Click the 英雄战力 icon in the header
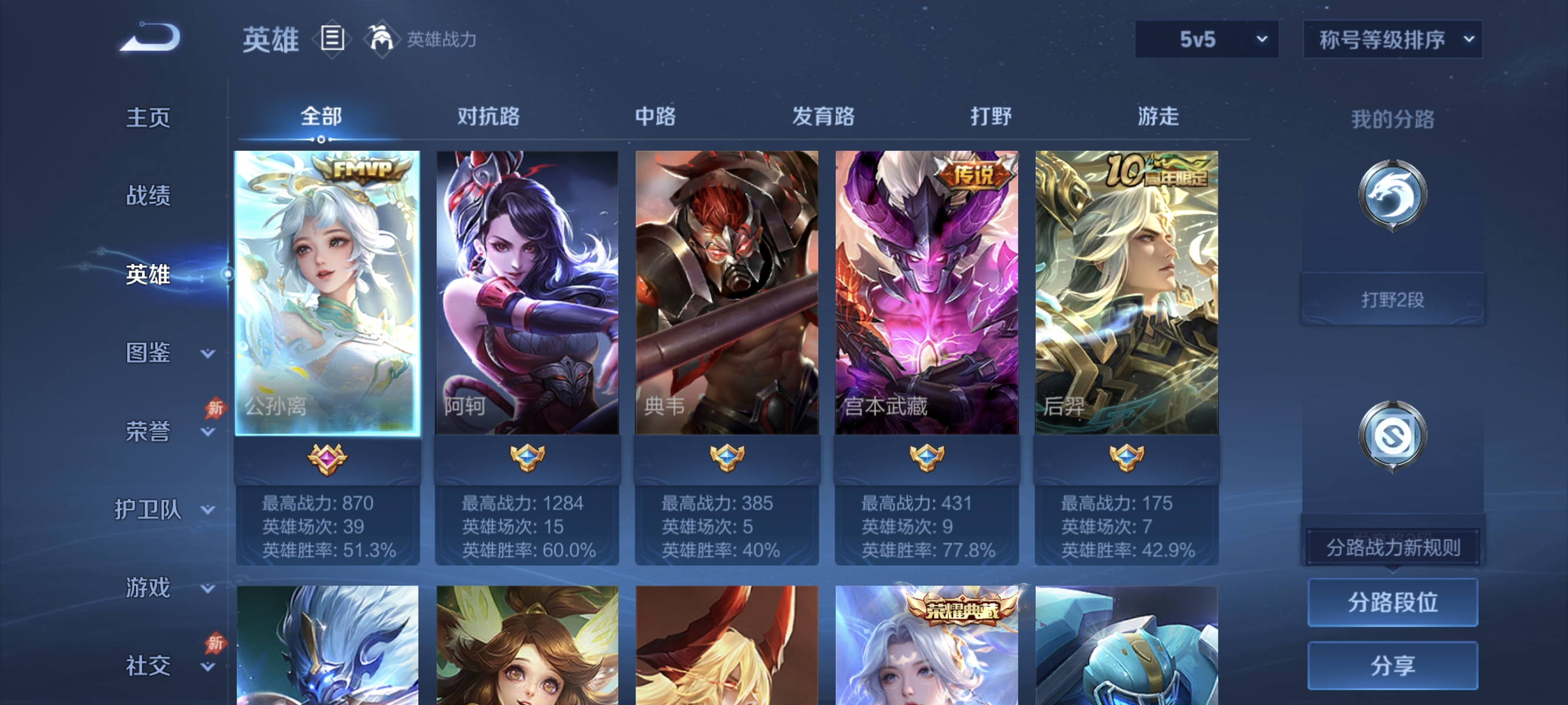Screen dimensions: 1568x705 [381, 38]
